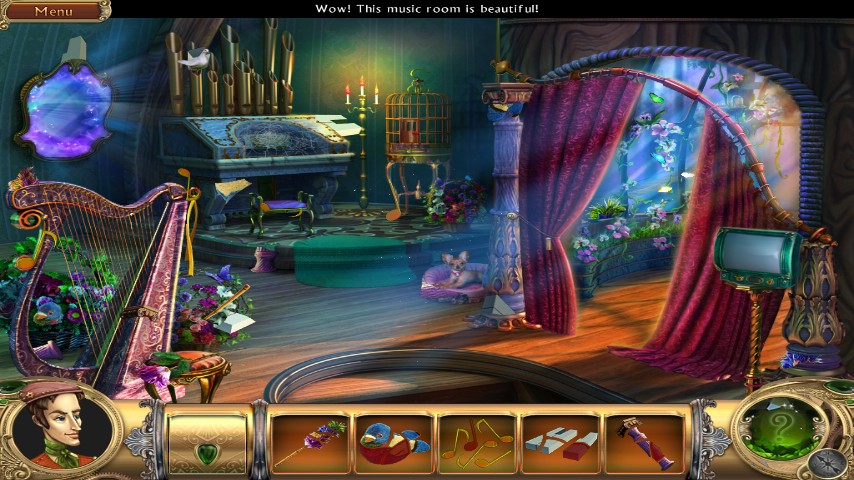Select the piano keys inventory item
854x480 pixels.
pyautogui.click(x=561, y=443)
